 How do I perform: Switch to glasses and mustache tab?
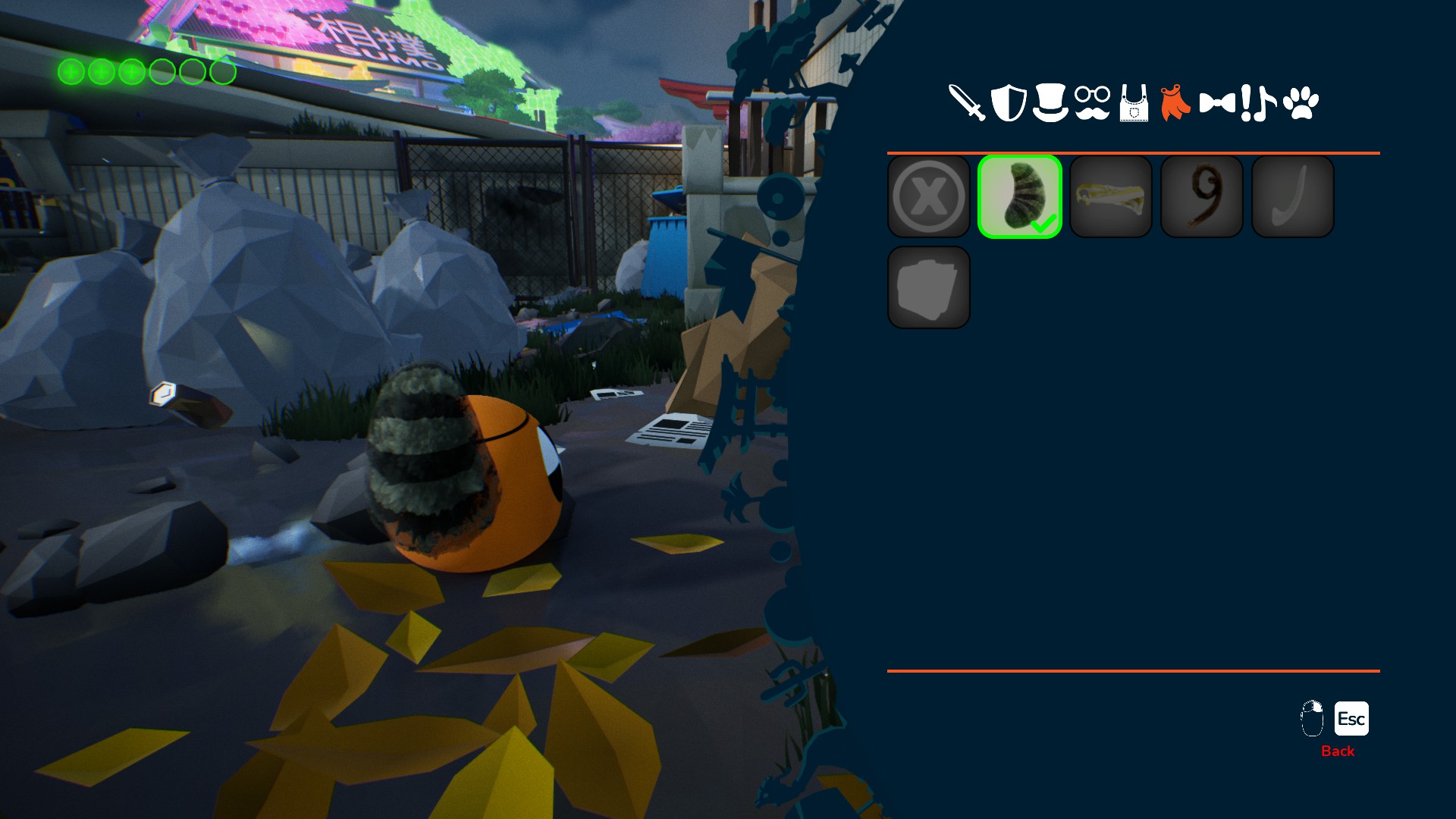click(1092, 103)
